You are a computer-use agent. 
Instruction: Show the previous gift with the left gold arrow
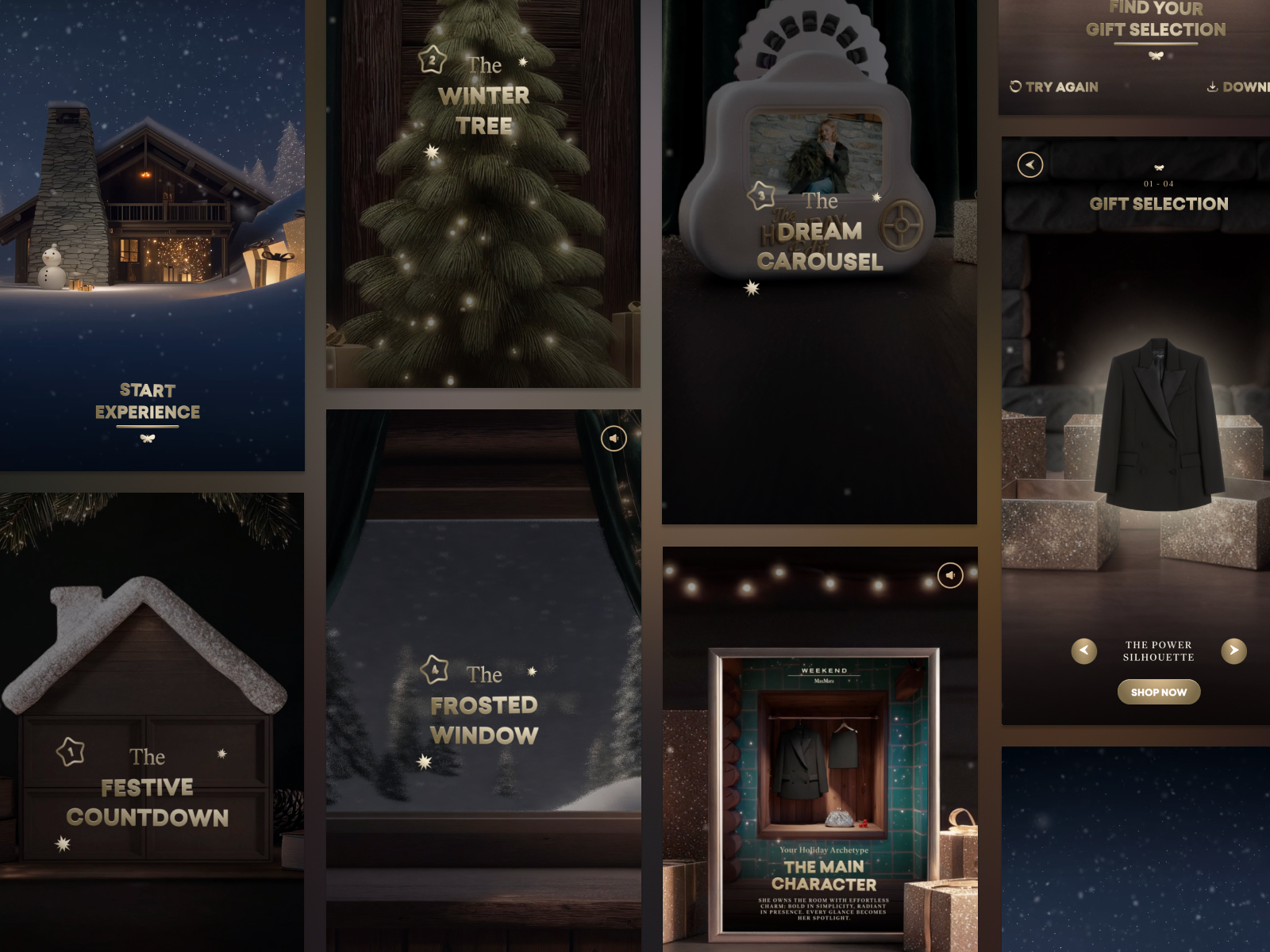[x=1084, y=651]
